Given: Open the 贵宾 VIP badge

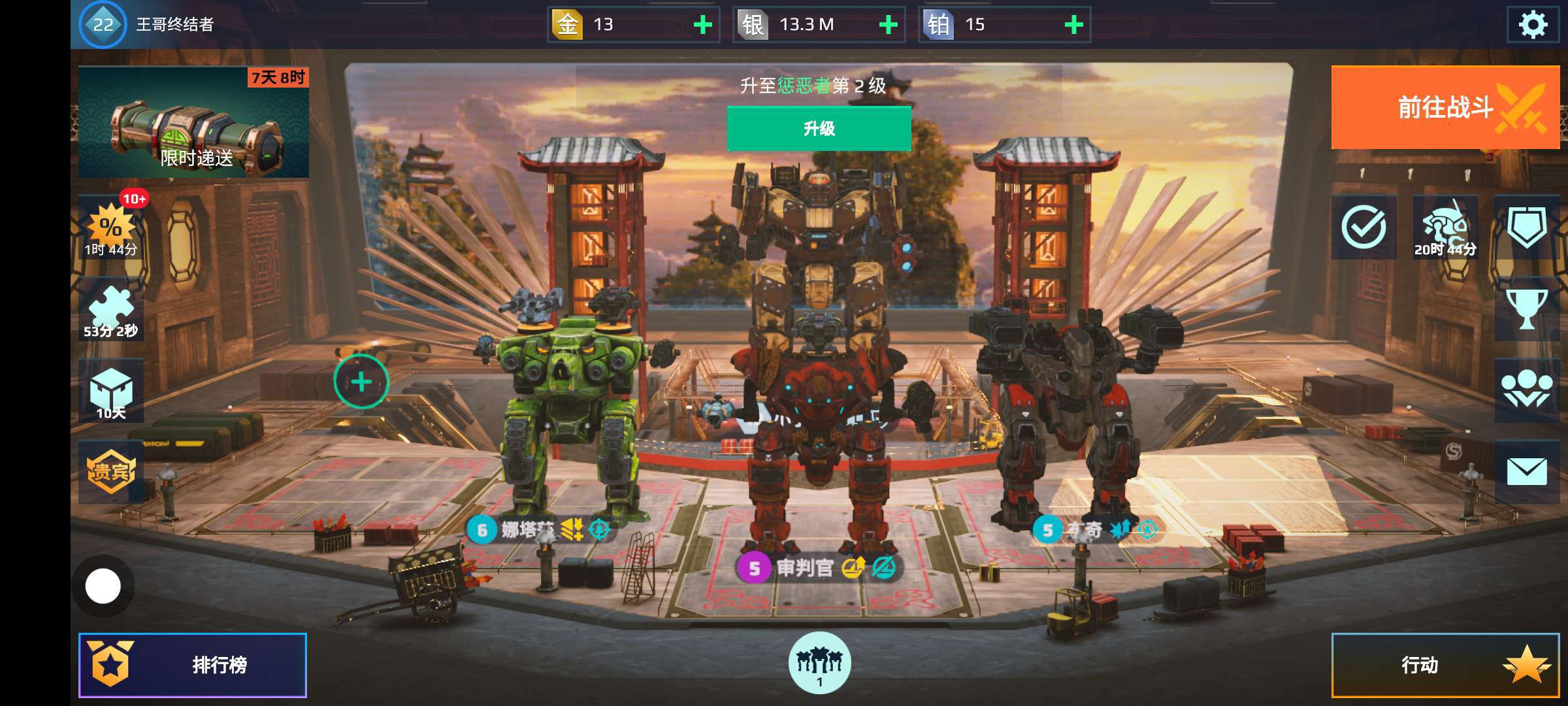Looking at the screenshot, I should pyautogui.click(x=111, y=471).
